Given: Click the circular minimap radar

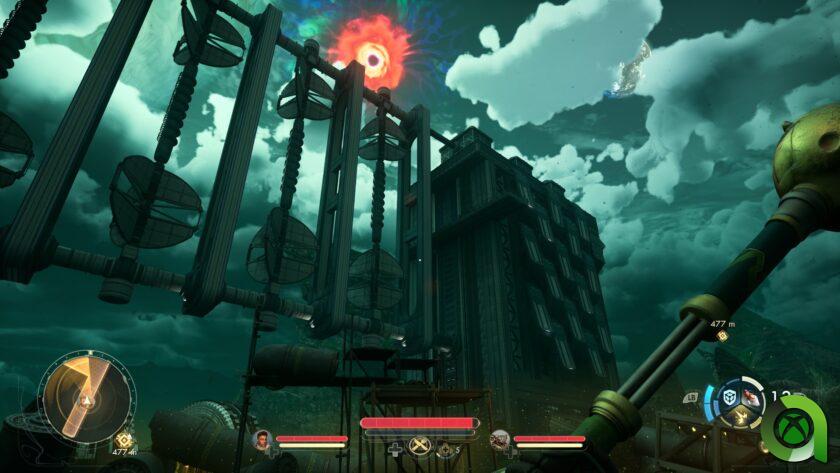Looking at the screenshot, I should [86, 397].
